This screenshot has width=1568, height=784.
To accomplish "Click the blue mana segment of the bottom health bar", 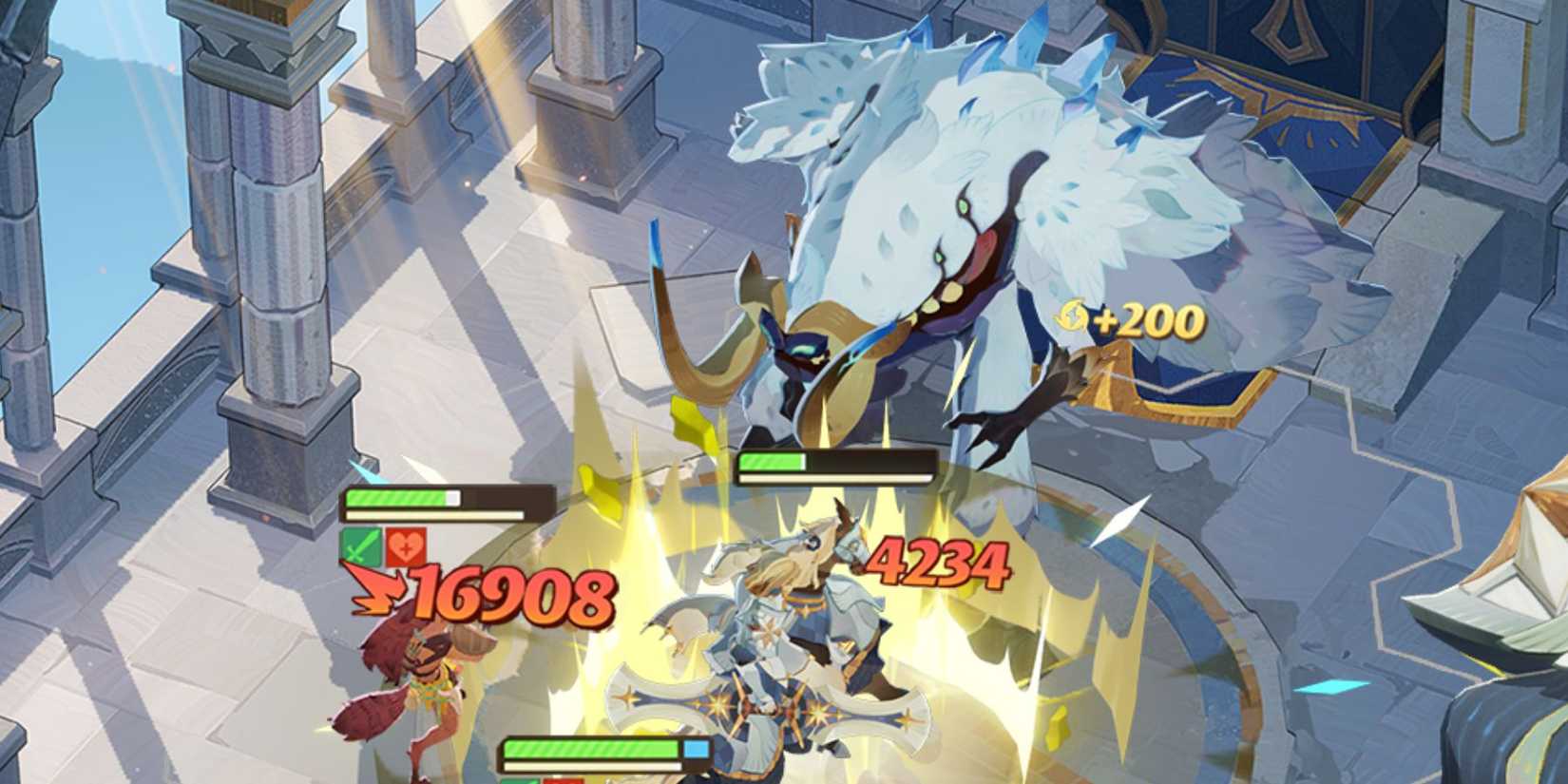I will [x=696, y=748].
